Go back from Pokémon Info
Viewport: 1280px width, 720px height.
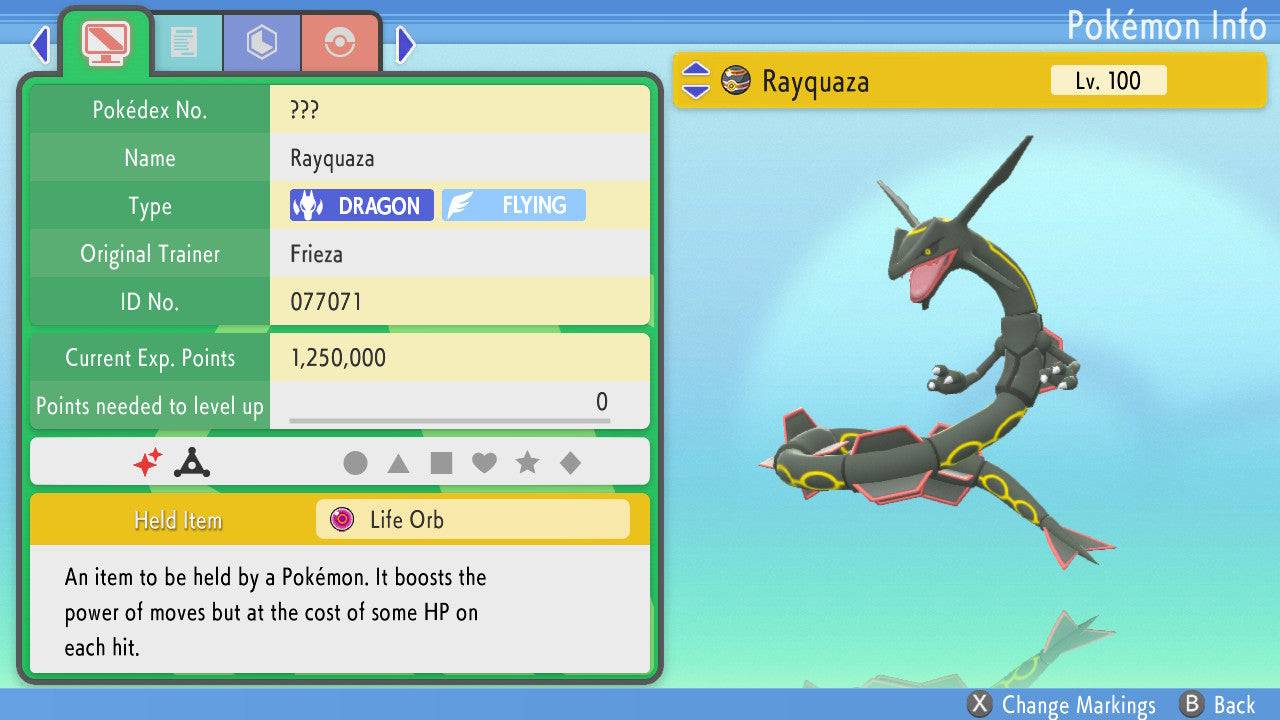[1217, 705]
